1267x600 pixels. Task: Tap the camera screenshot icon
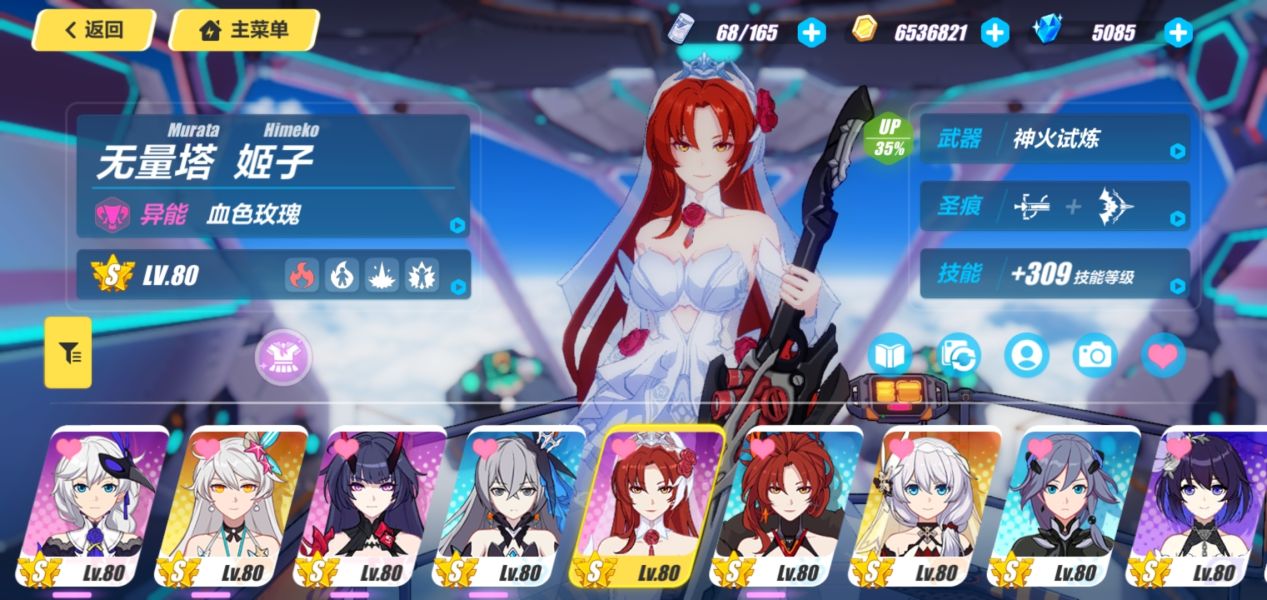click(x=1095, y=354)
